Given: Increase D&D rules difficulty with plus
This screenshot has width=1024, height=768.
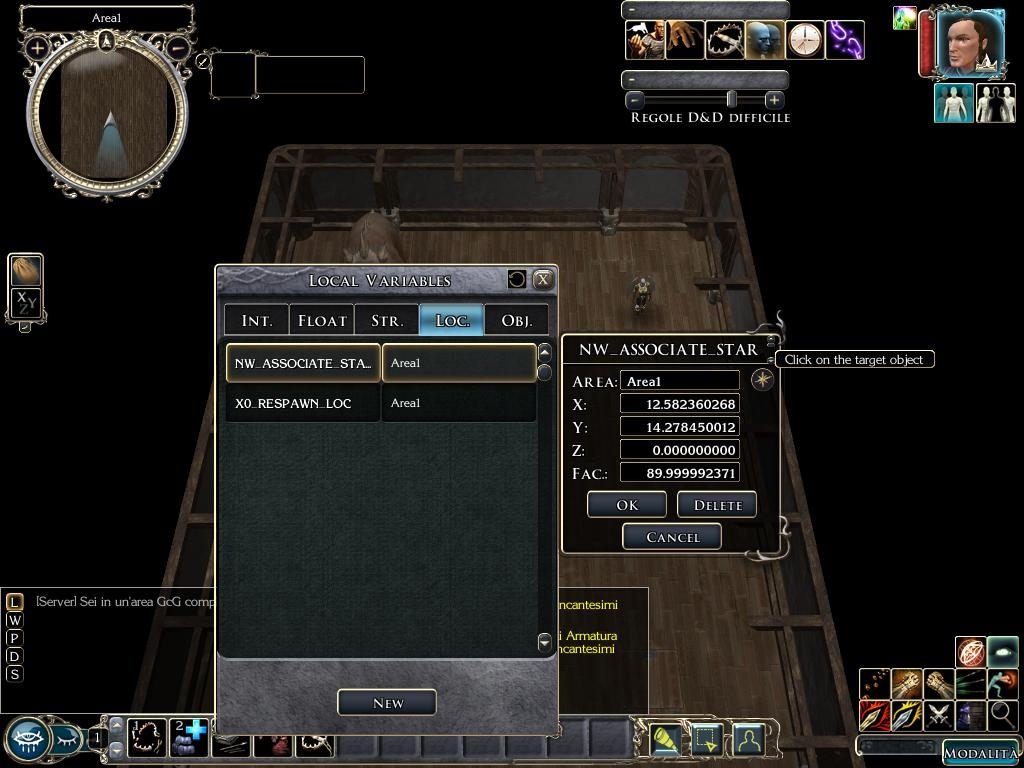Looking at the screenshot, I should point(773,100).
